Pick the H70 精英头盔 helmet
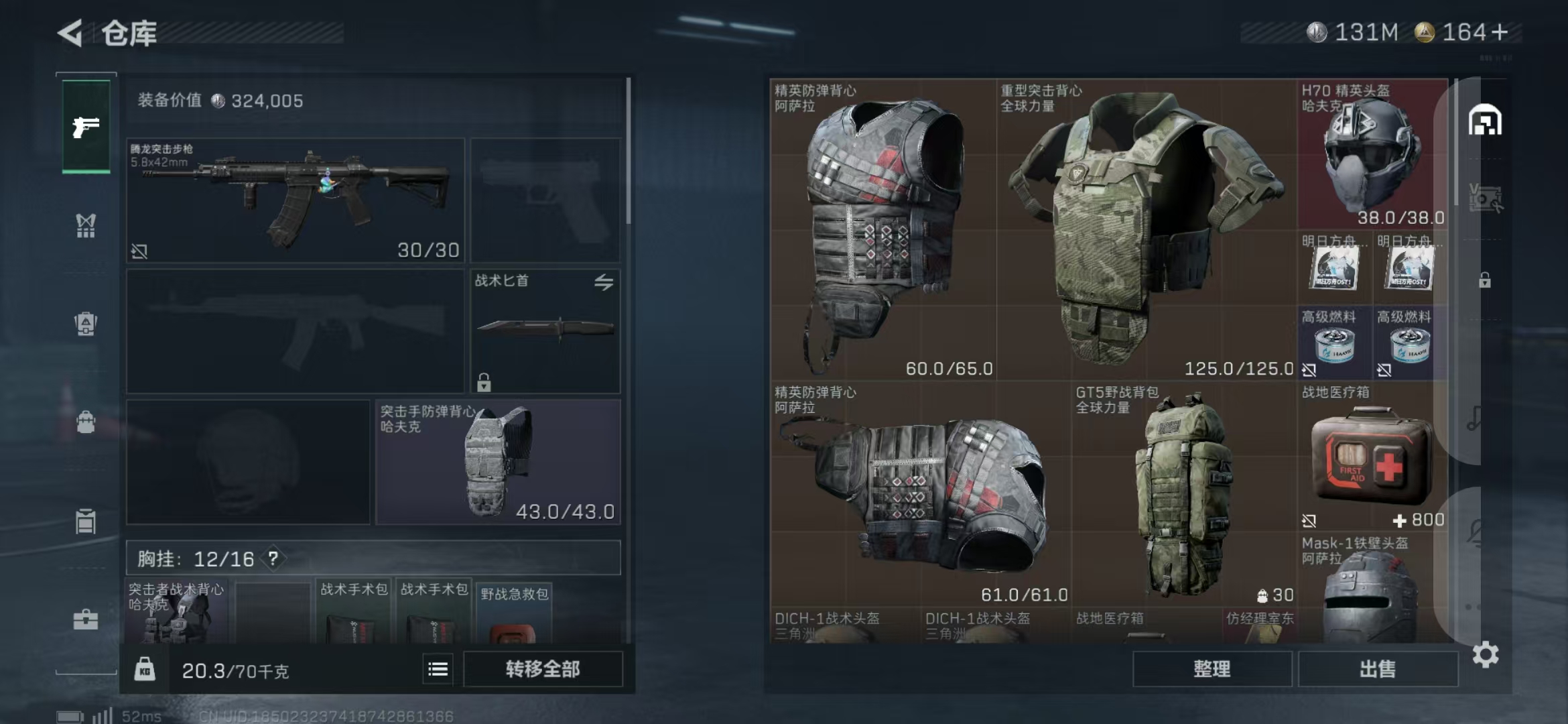 (x=1372, y=154)
